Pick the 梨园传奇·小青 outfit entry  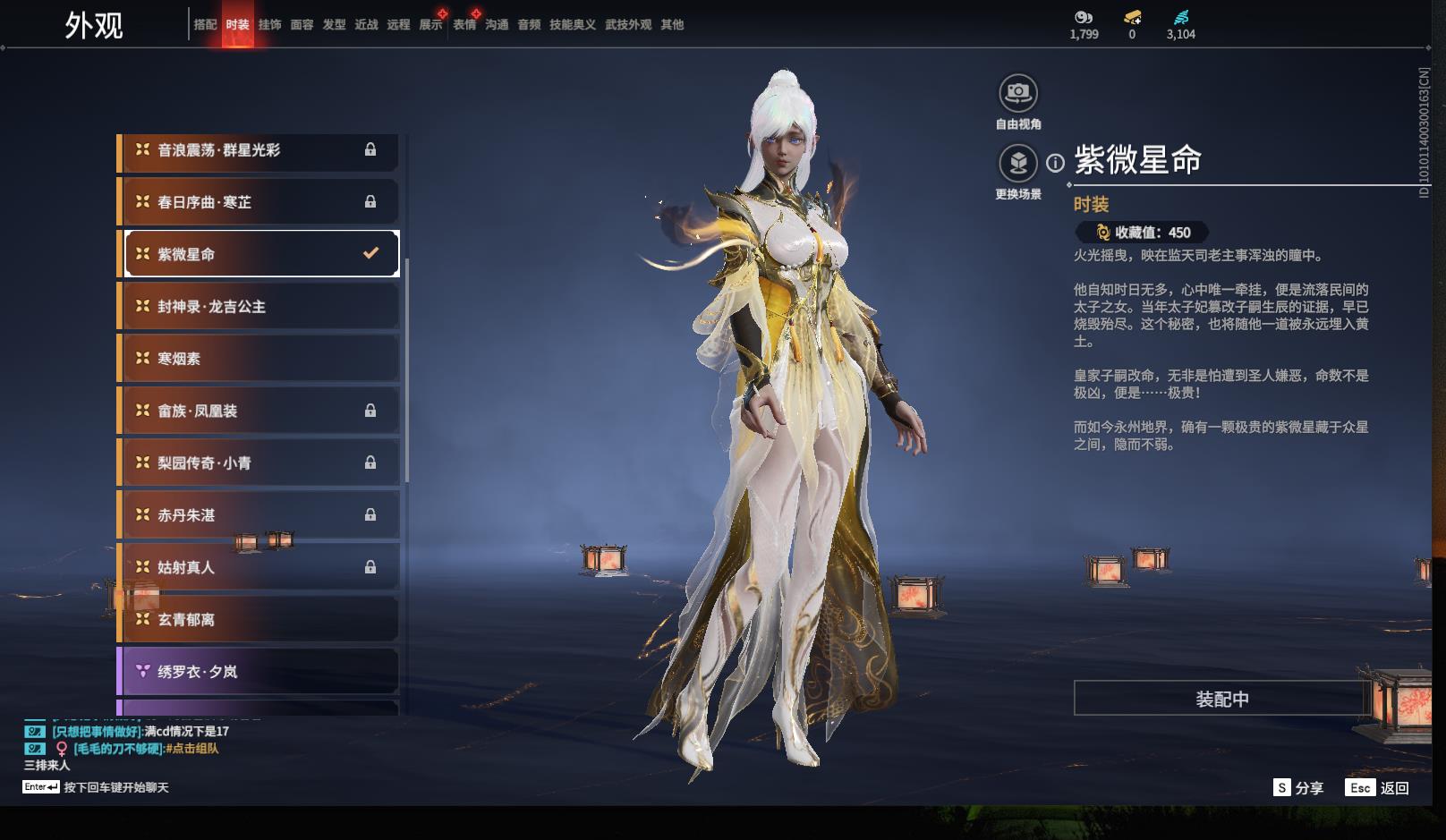pyautogui.click(x=259, y=463)
